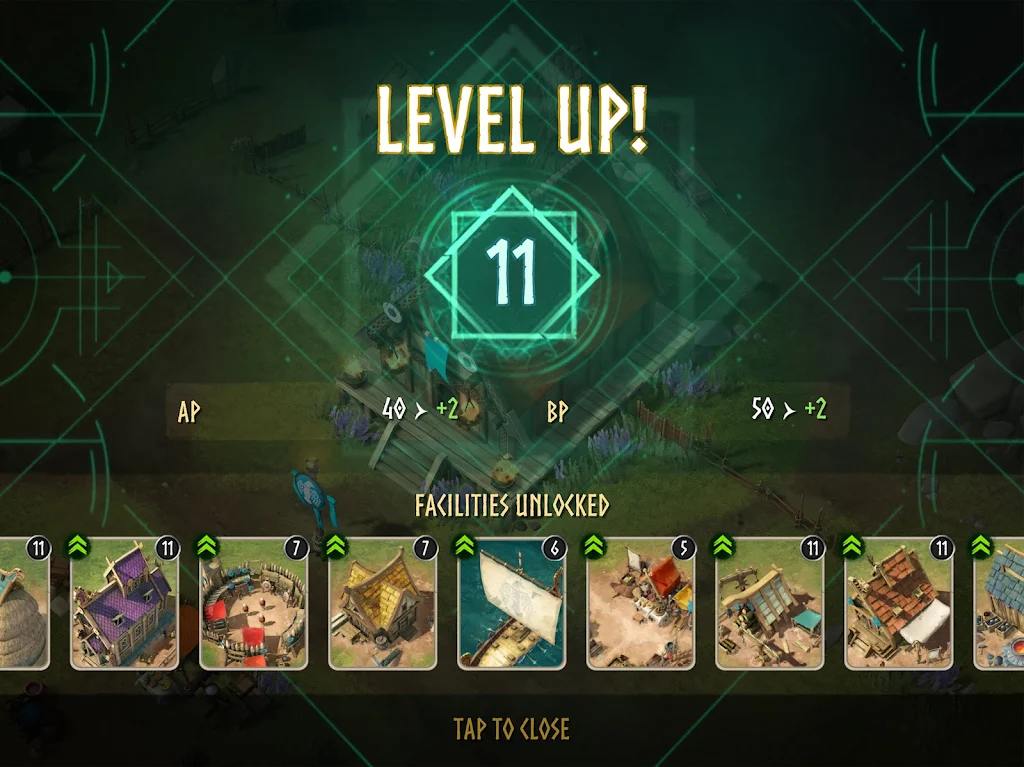Tap to close the level up screen
This screenshot has width=1024, height=767.
(511, 729)
